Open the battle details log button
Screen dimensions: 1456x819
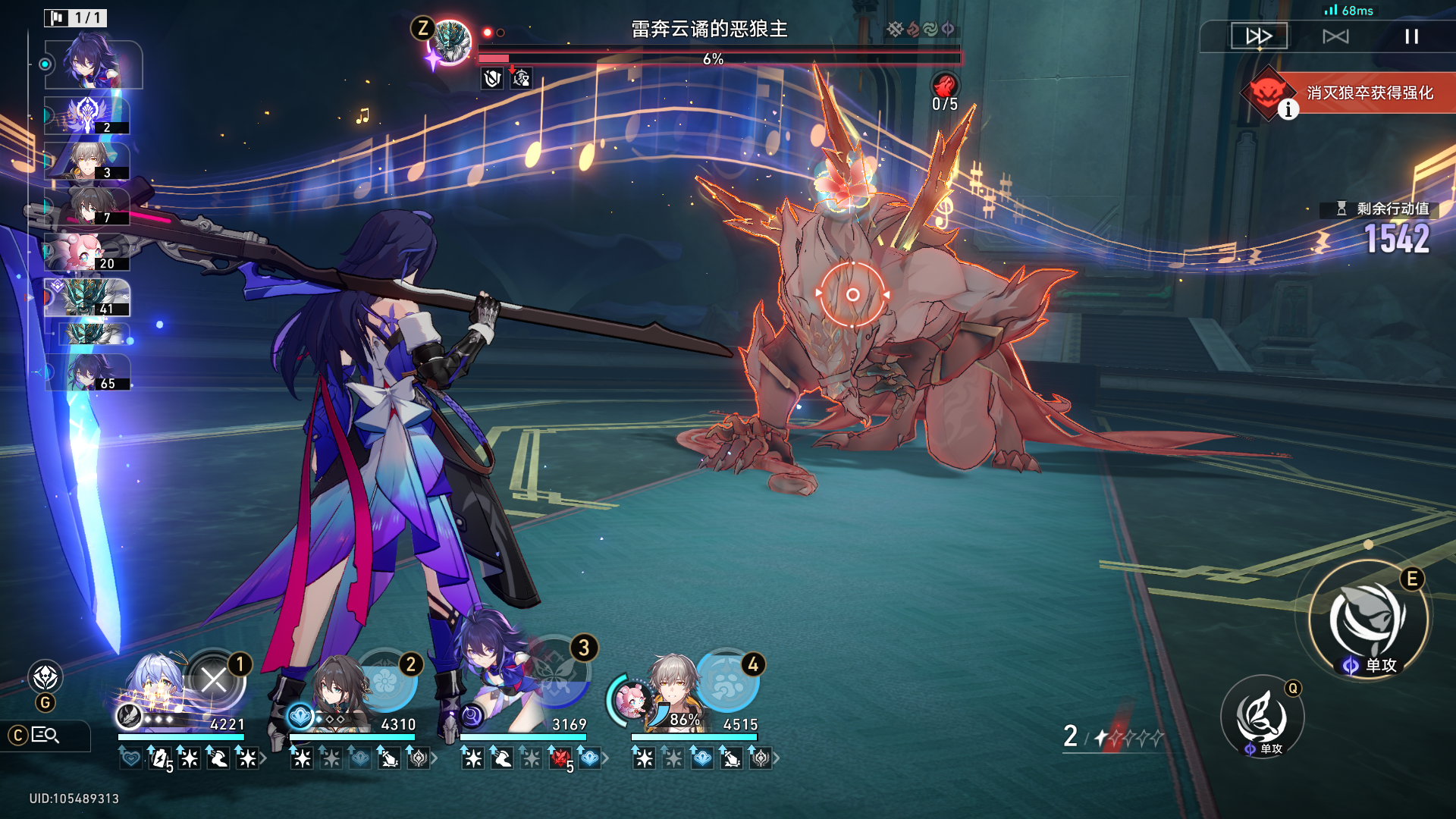[45, 735]
